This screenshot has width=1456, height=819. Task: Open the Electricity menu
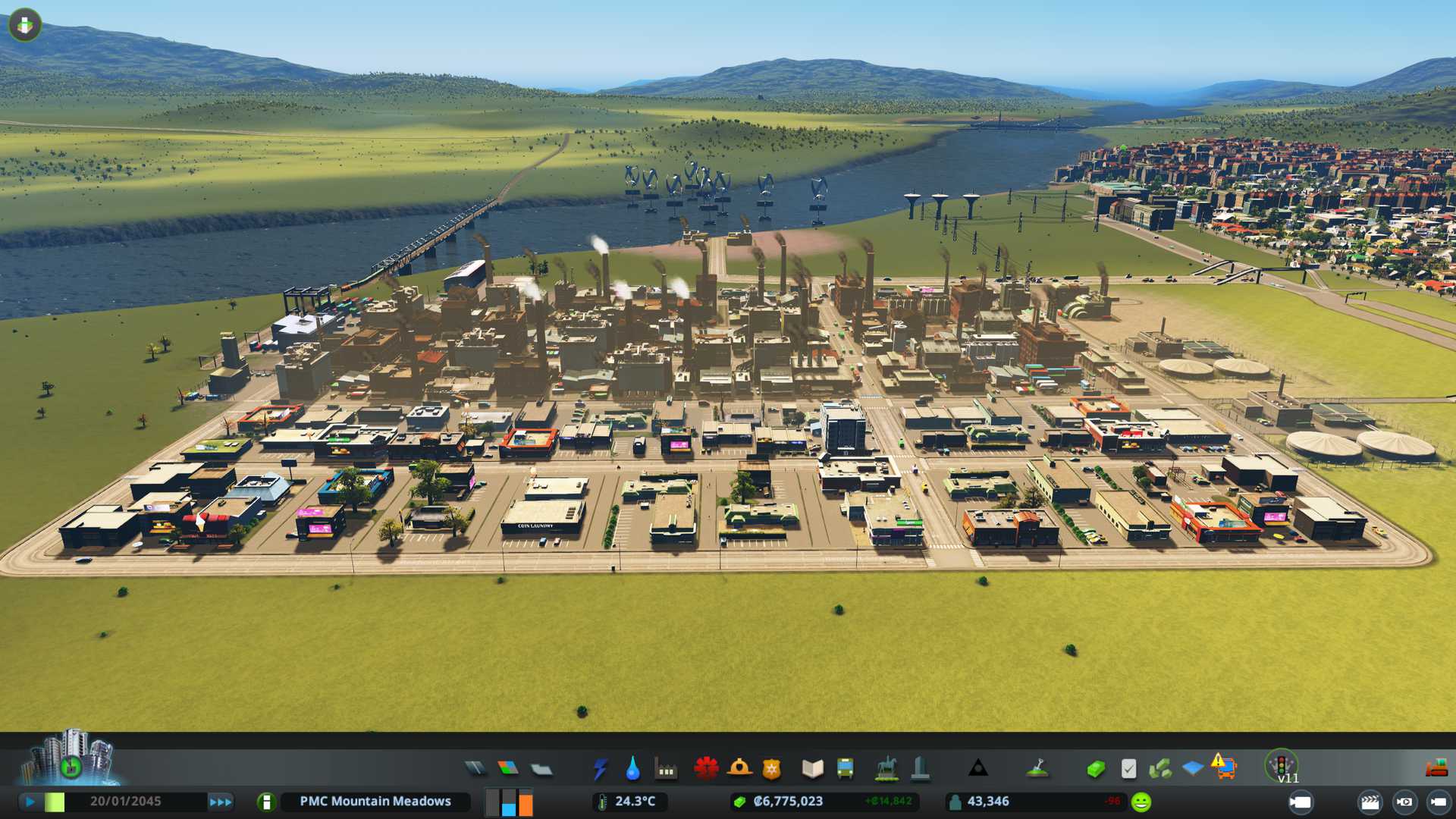601,769
